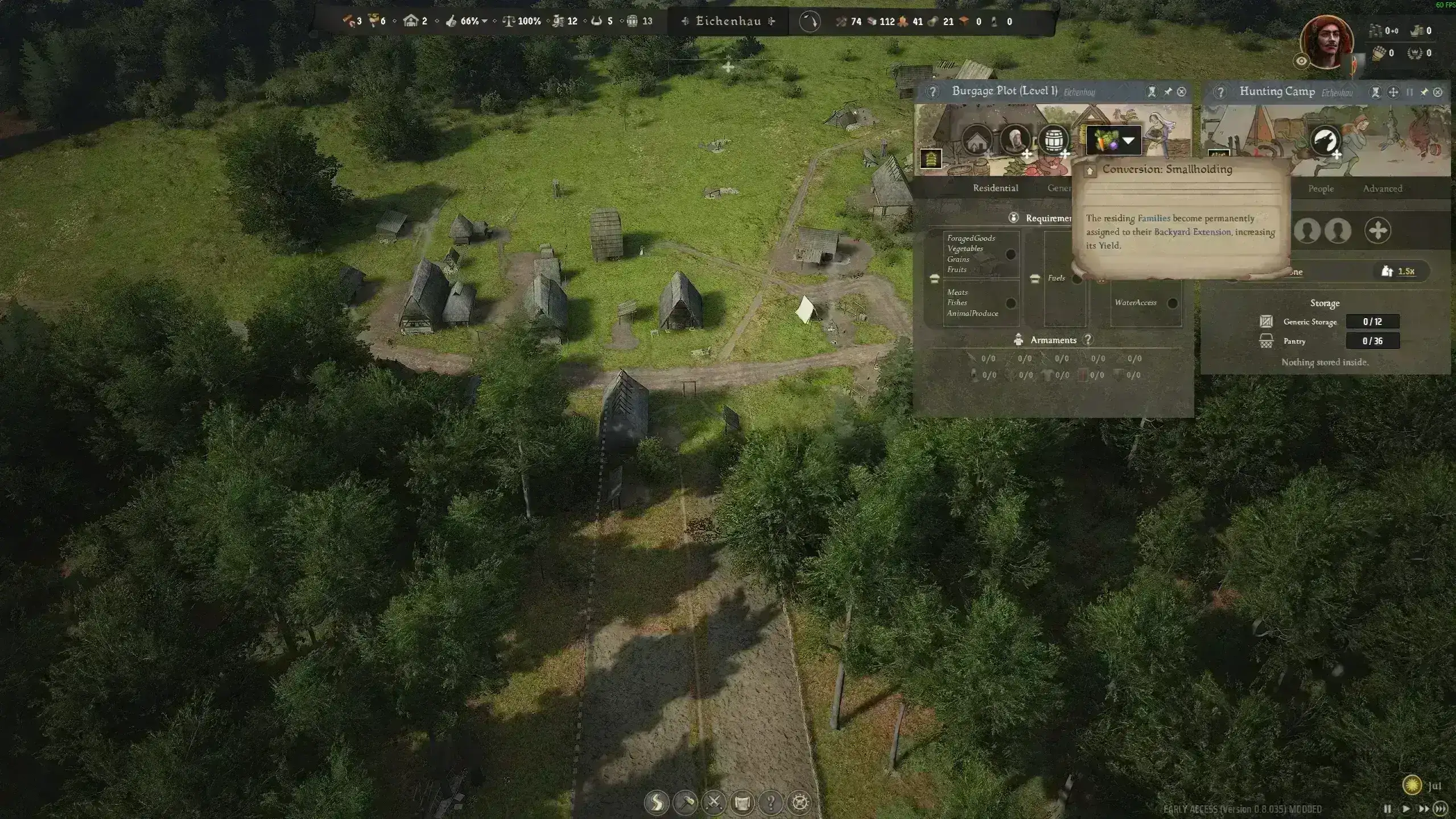
Task: Open the road building tool
Action: [x=657, y=802]
